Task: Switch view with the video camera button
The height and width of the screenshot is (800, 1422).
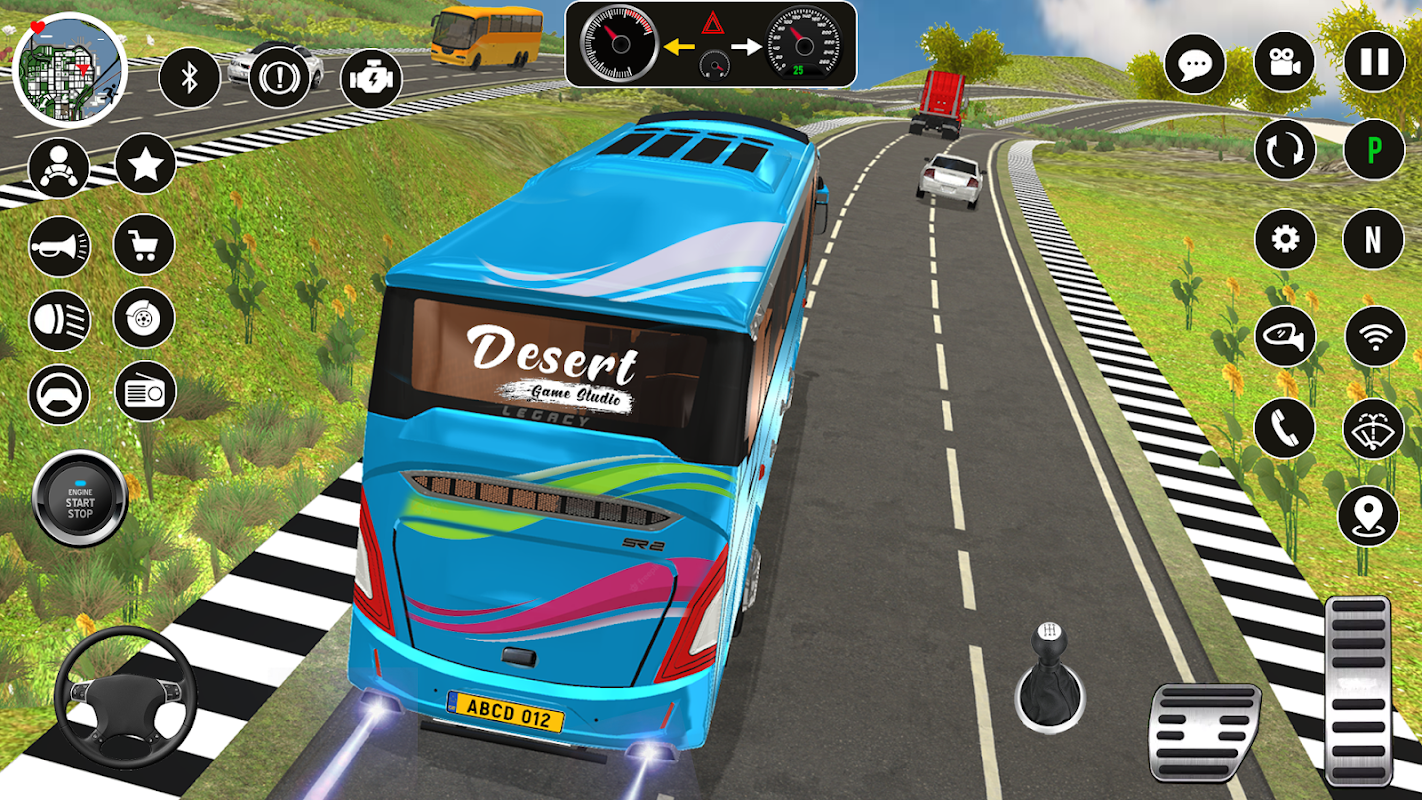Action: click(x=1284, y=62)
